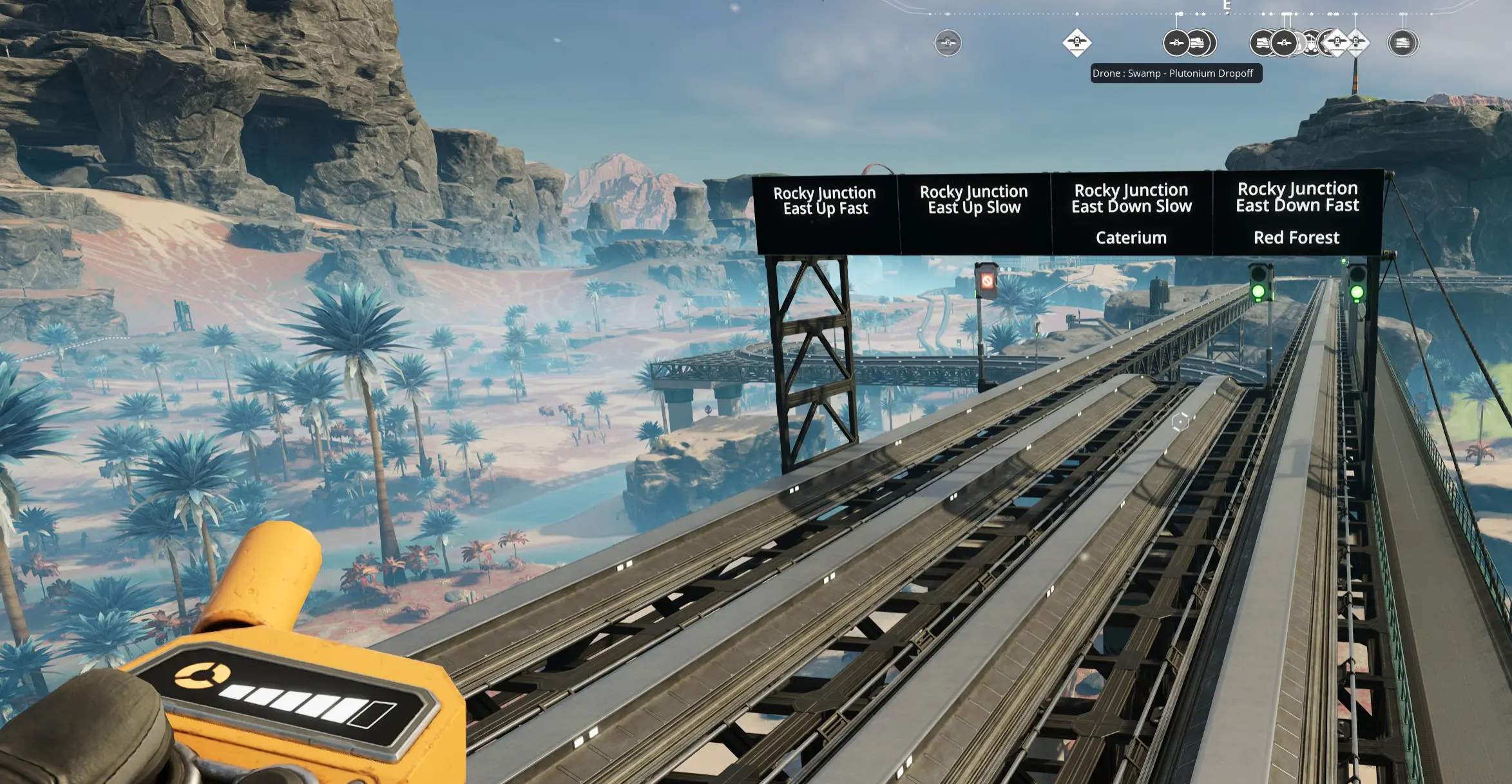The width and height of the screenshot is (1512, 784).
Task: Select the Swamp Plutonium Dropoff drone marker
Action: click(1176, 43)
